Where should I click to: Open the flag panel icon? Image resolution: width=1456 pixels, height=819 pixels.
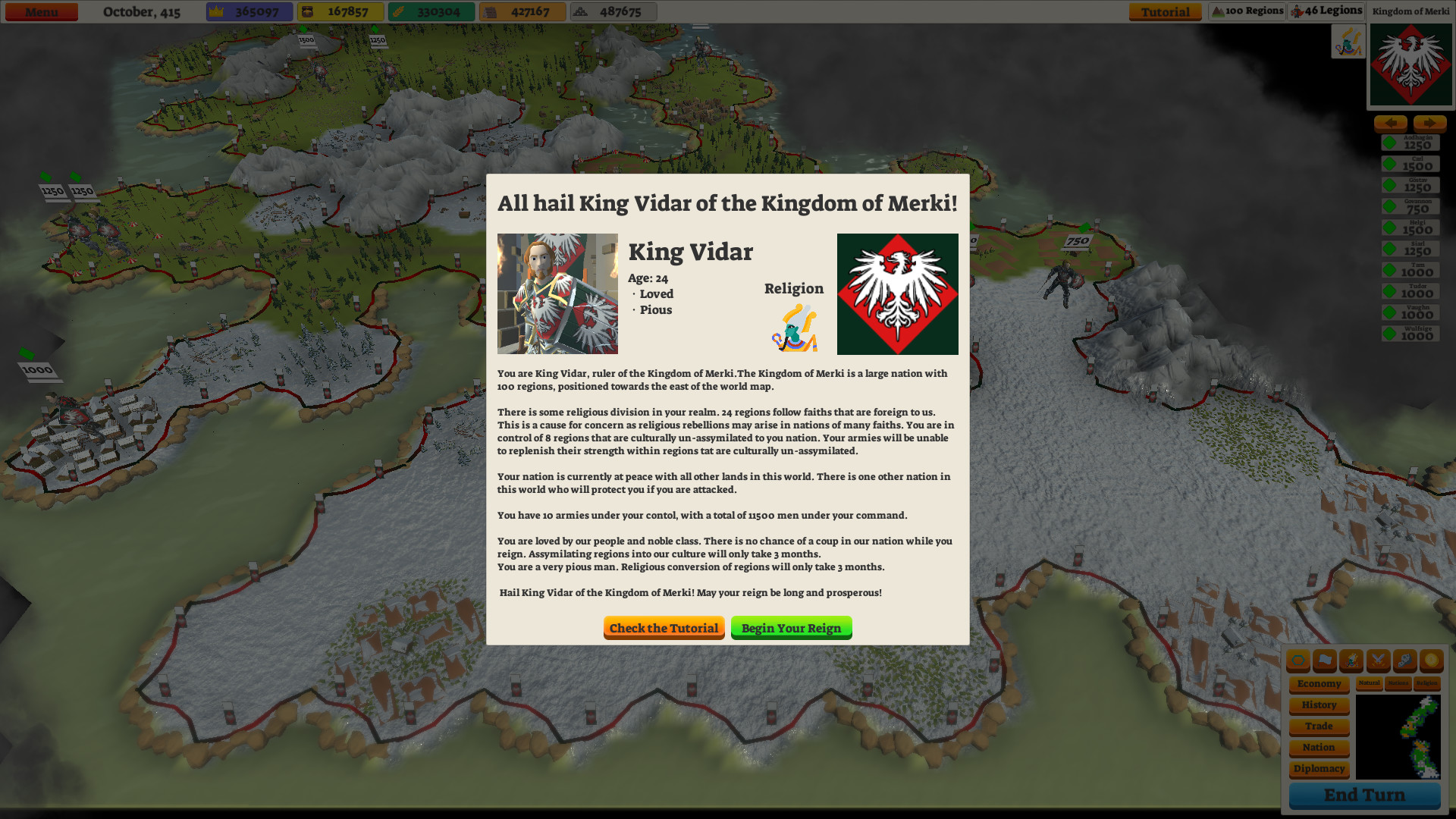pos(1324,661)
